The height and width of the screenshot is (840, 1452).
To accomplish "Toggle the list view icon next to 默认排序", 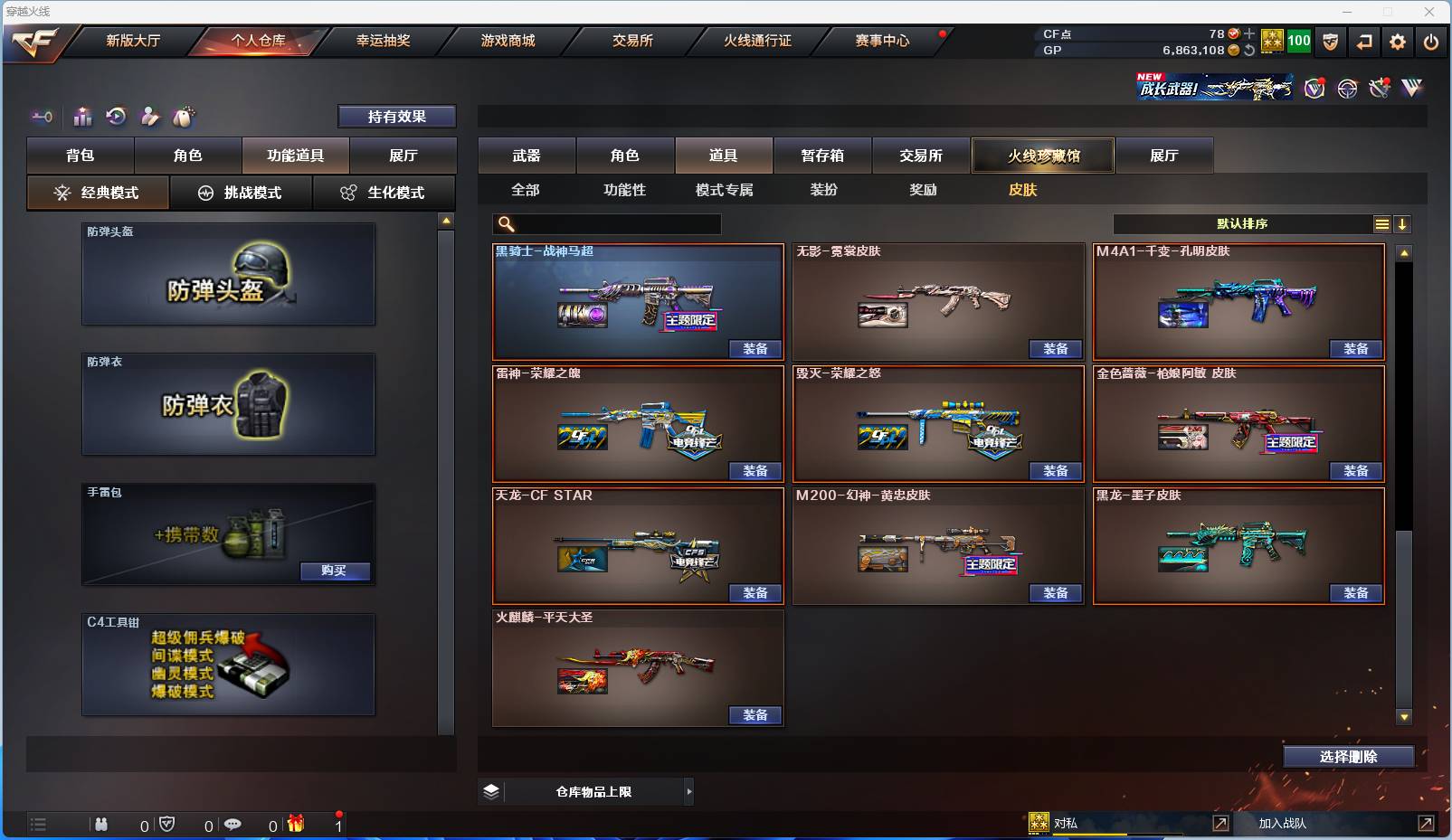I will point(1383,223).
